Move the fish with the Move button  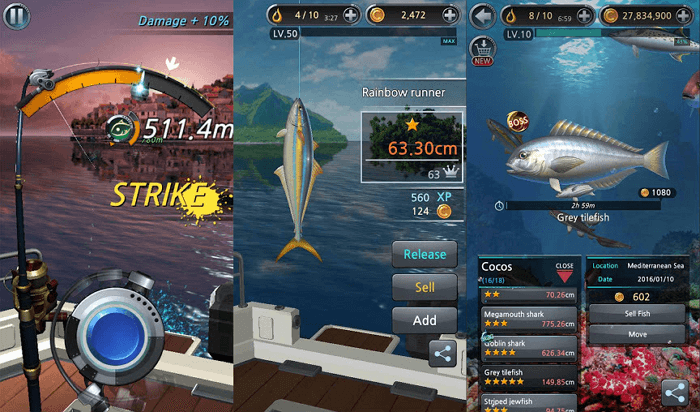click(x=635, y=334)
